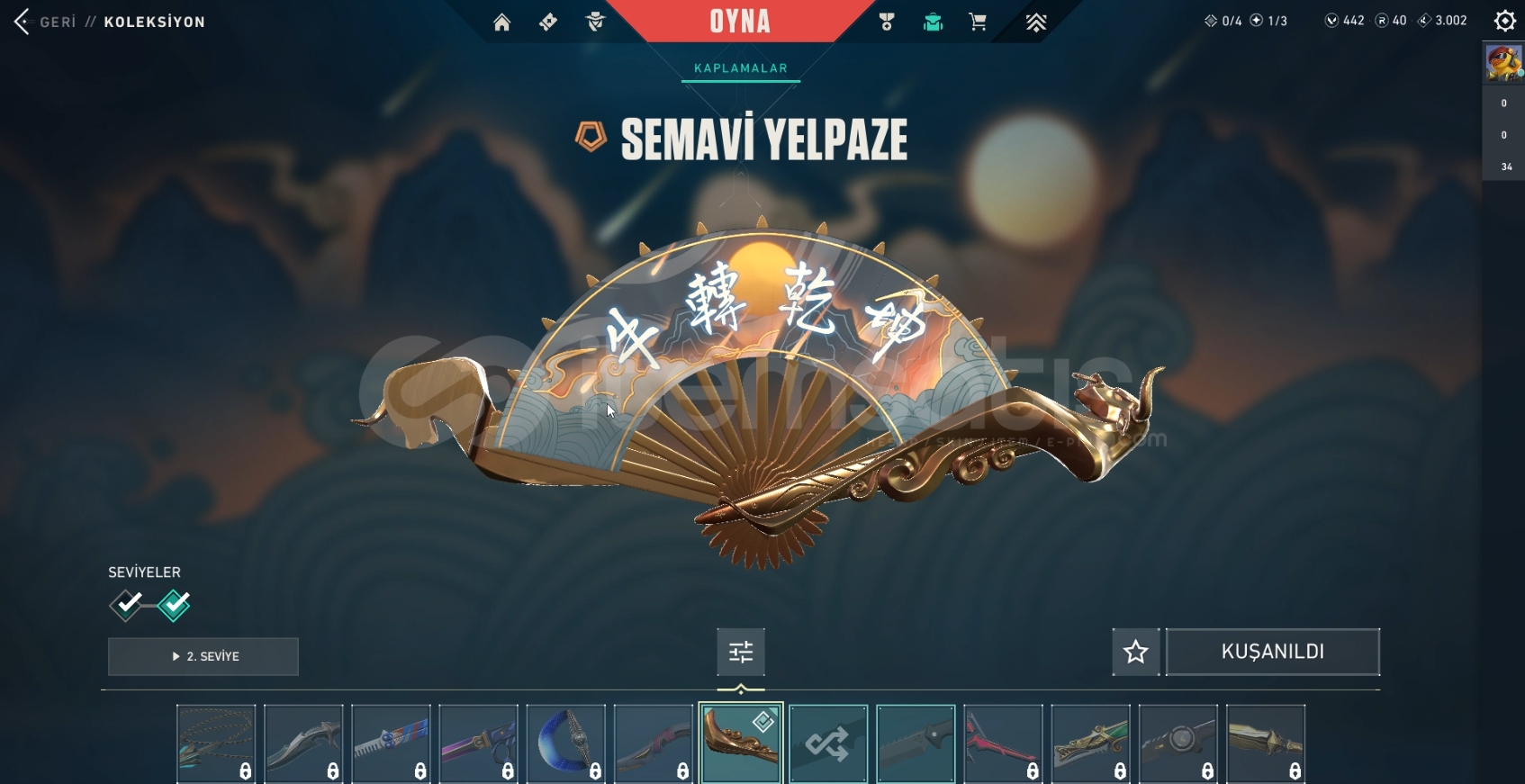This screenshot has width=1525, height=784.
Task: Select the random shuffle melee slot
Action: tap(828, 743)
